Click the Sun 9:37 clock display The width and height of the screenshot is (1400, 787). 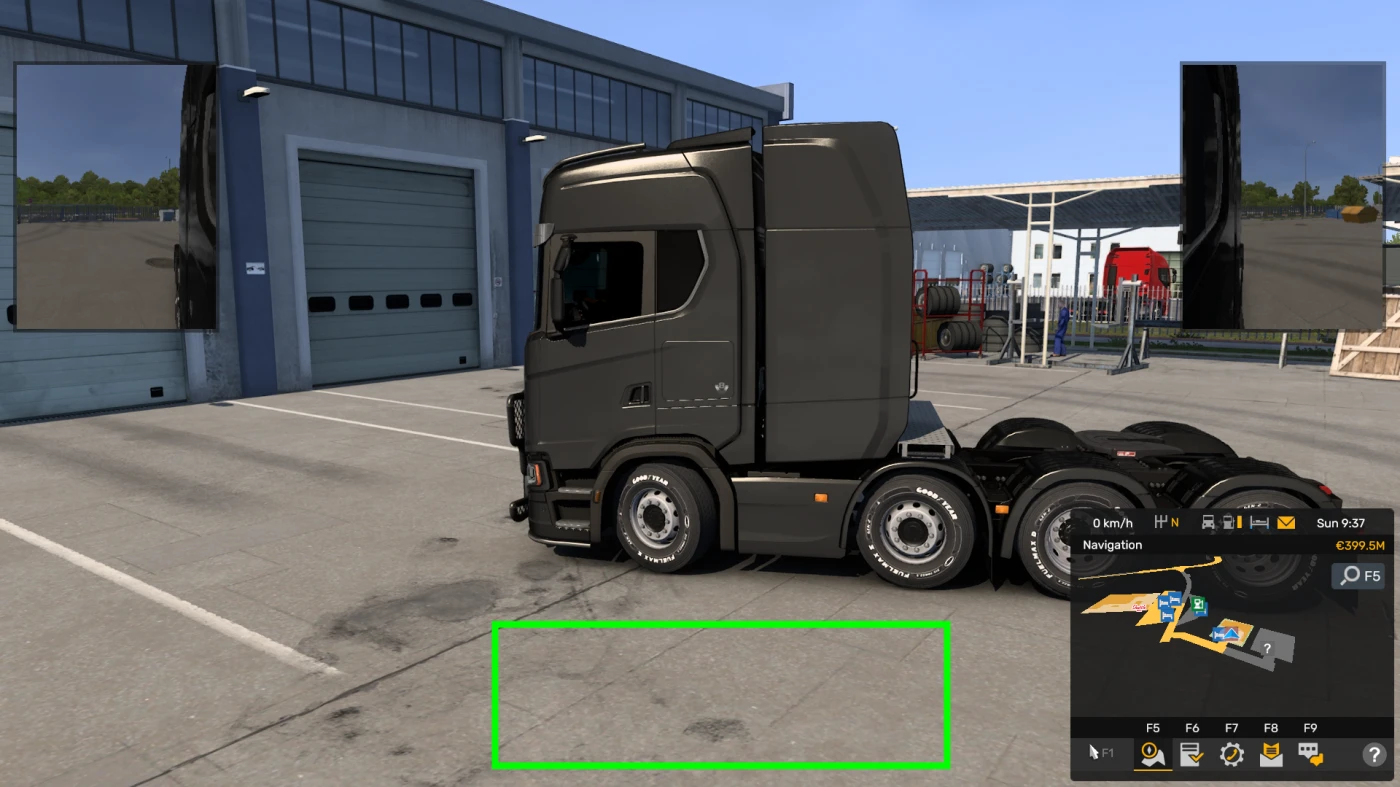click(1341, 523)
